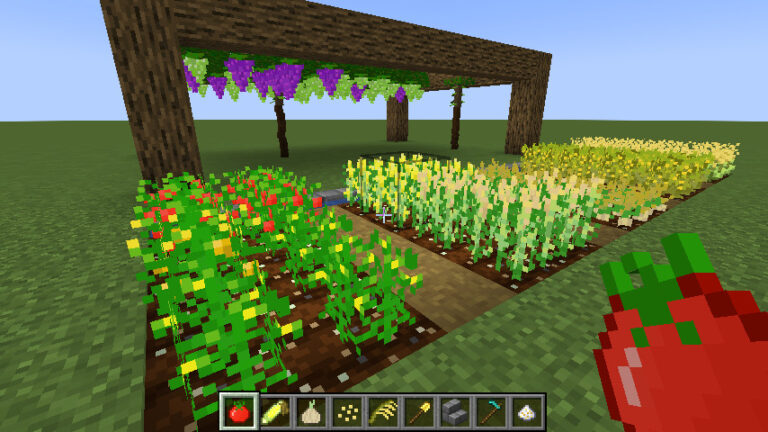Screen dimensions: 768x432
Task: Pick the yellow seeds hotbar slot
Action: tap(347, 412)
